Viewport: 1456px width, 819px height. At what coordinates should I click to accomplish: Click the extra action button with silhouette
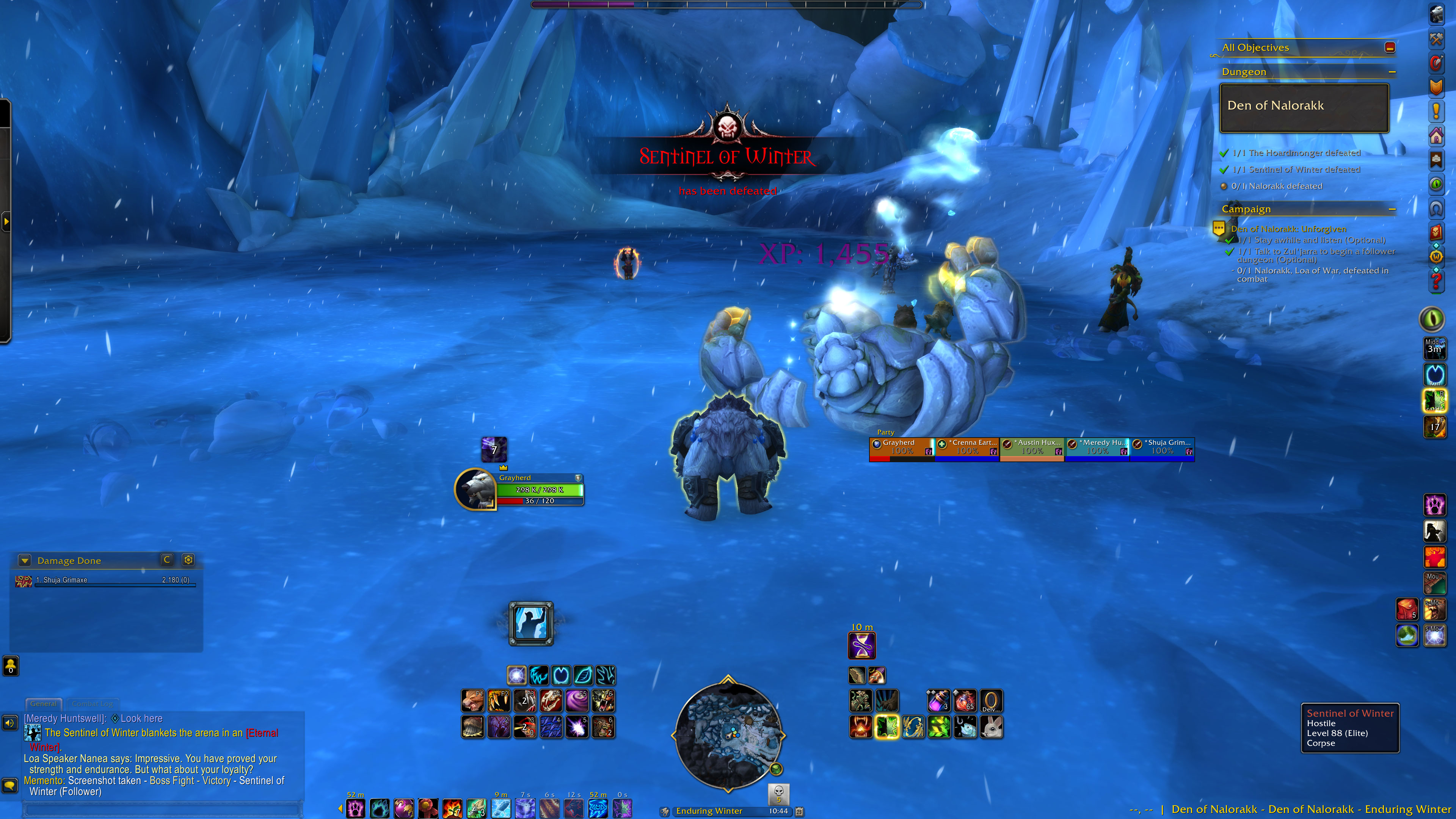[531, 623]
